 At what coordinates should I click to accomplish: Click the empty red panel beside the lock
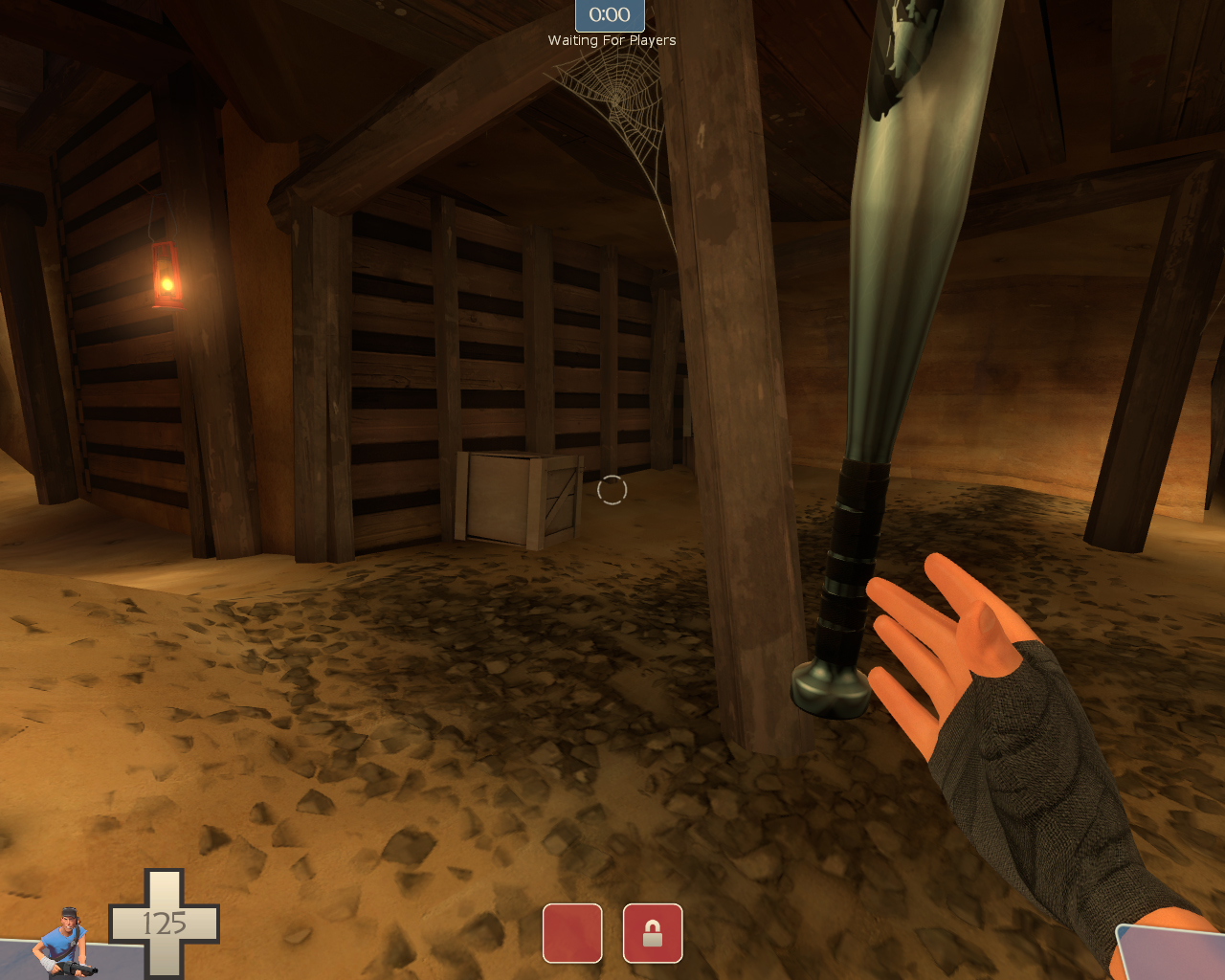[572, 933]
